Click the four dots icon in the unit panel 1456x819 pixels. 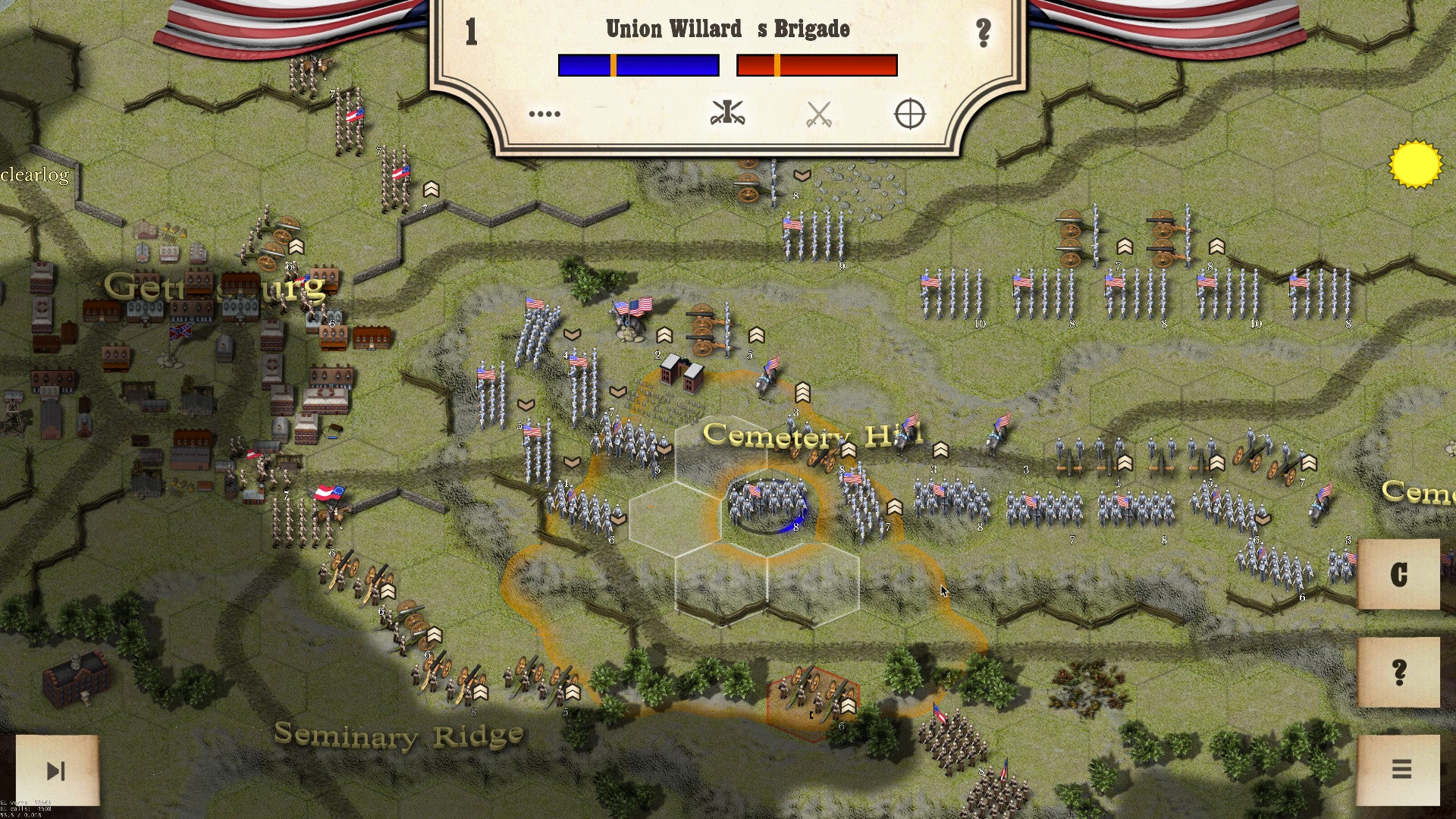[544, 115]
